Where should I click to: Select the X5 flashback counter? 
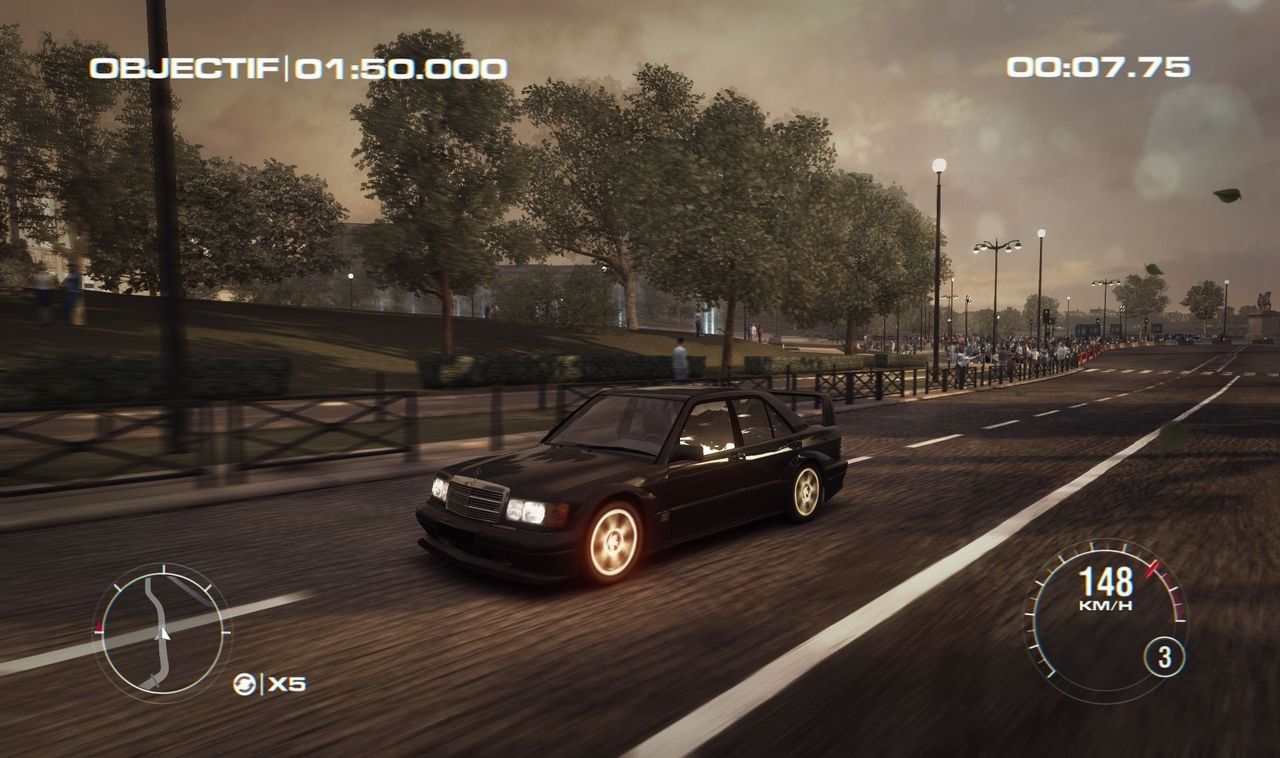coord(287,683)
